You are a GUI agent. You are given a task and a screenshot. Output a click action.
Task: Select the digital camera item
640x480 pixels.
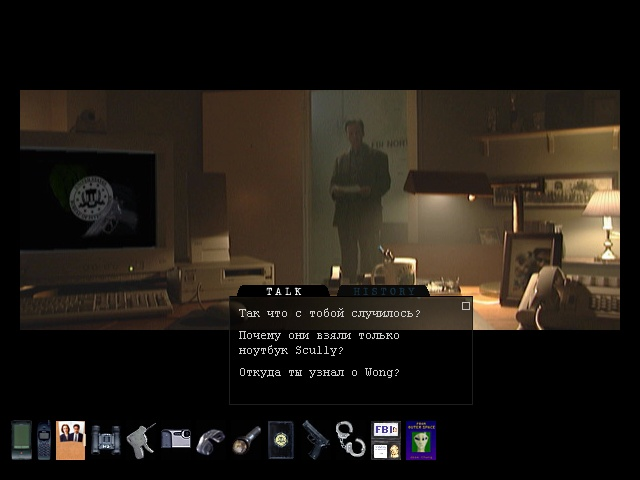(x=176, y=438)
